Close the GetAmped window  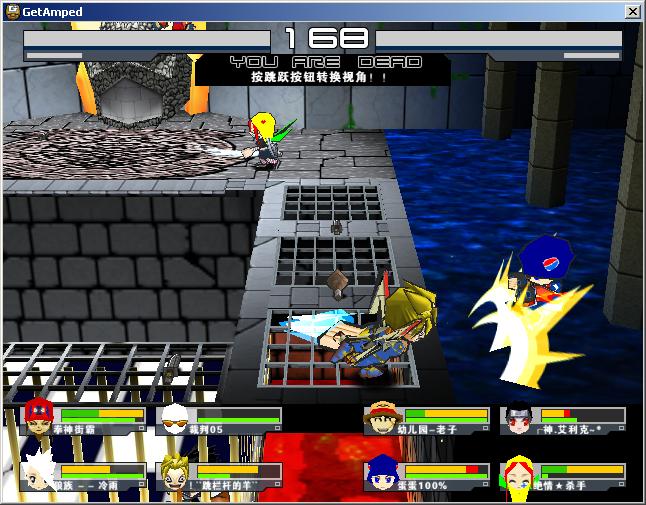click(x=632, y=11)
